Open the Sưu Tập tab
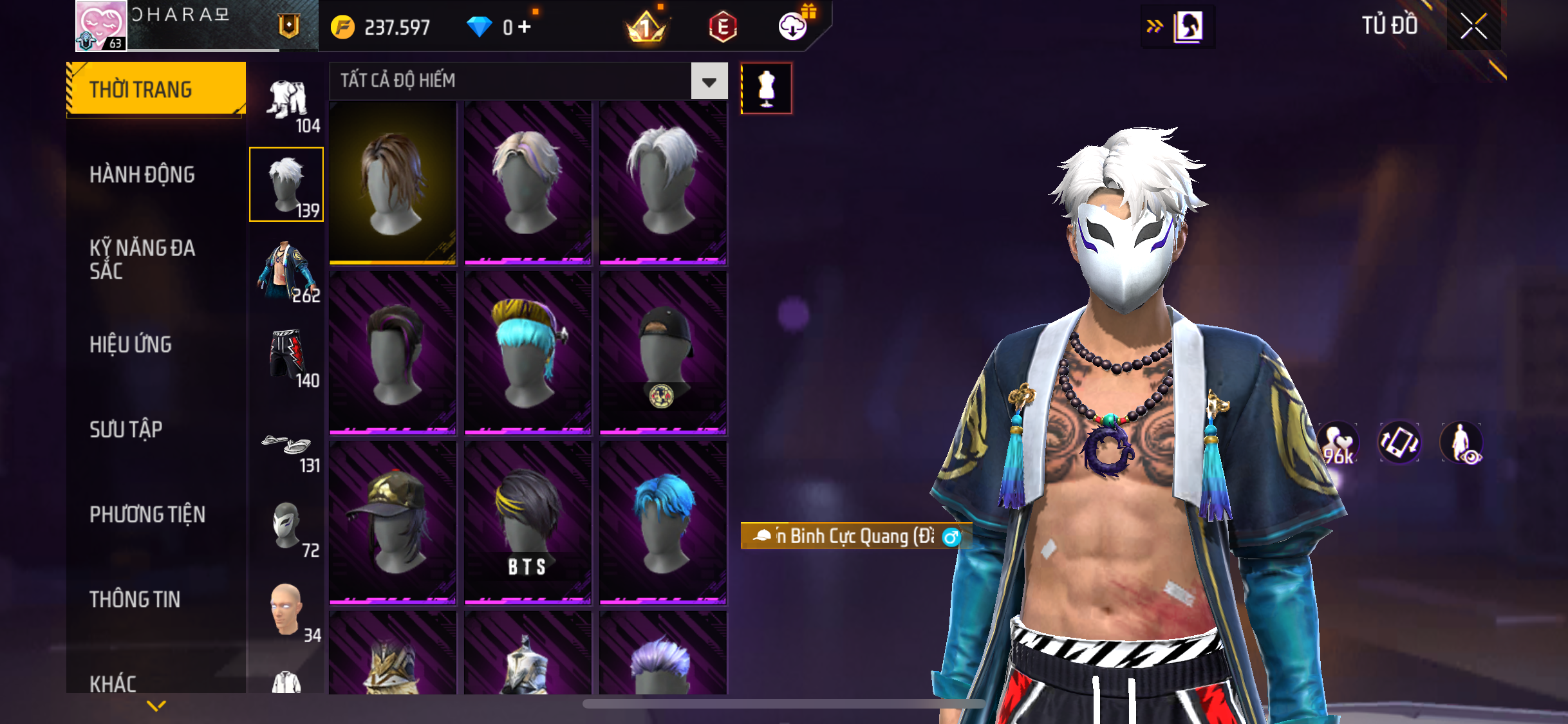 click(126, 429)
